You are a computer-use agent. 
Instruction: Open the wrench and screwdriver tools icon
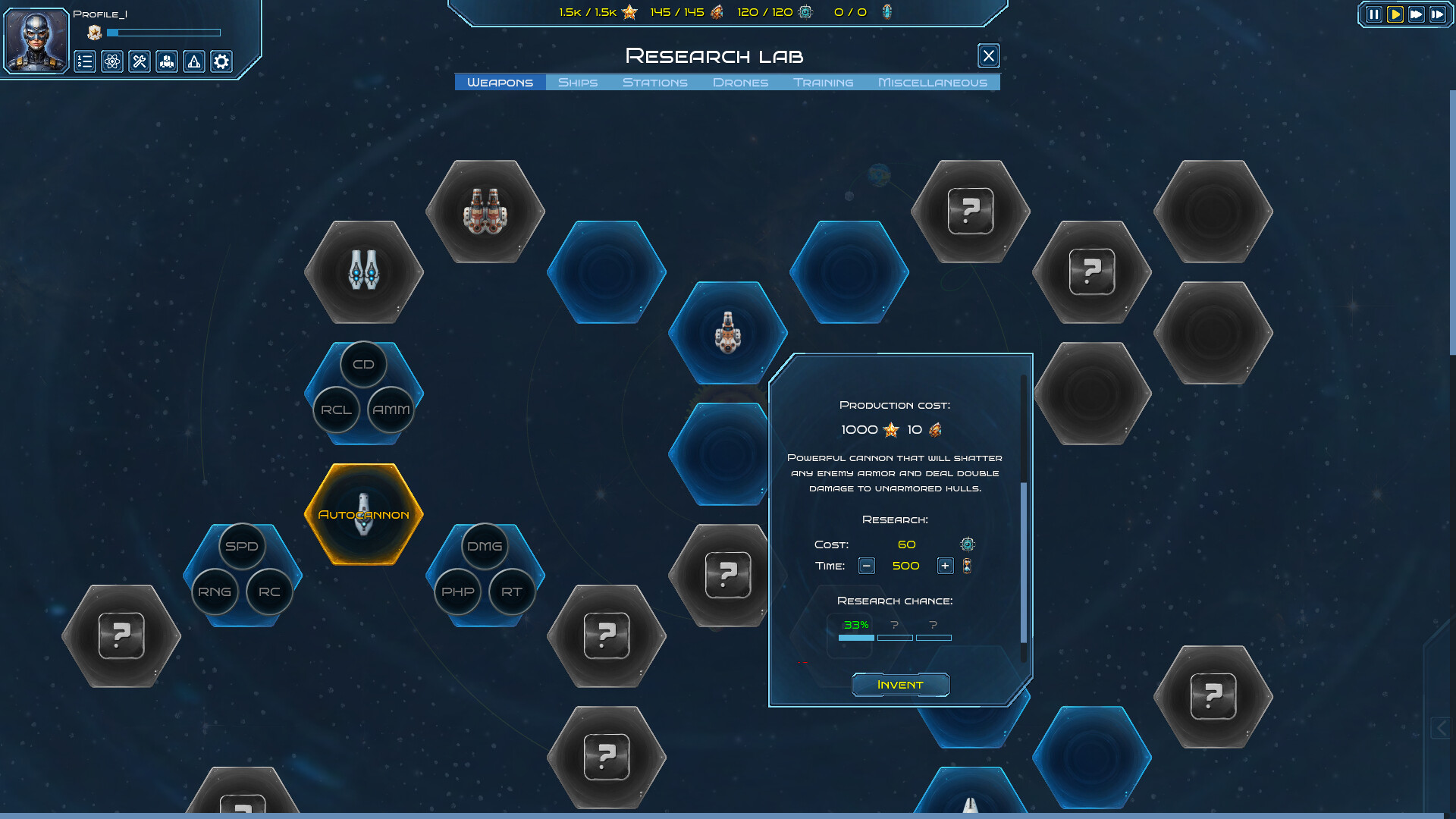coord(140,61)
